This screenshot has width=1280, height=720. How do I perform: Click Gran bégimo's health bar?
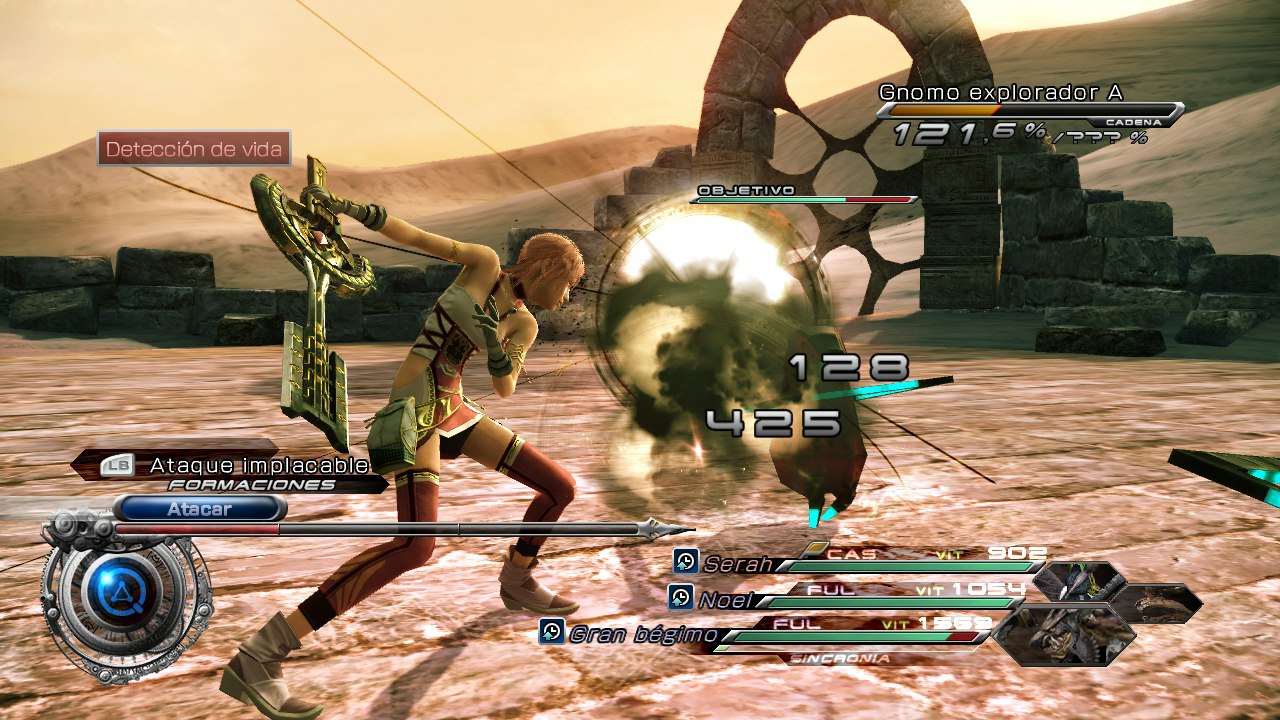[860, 635]
